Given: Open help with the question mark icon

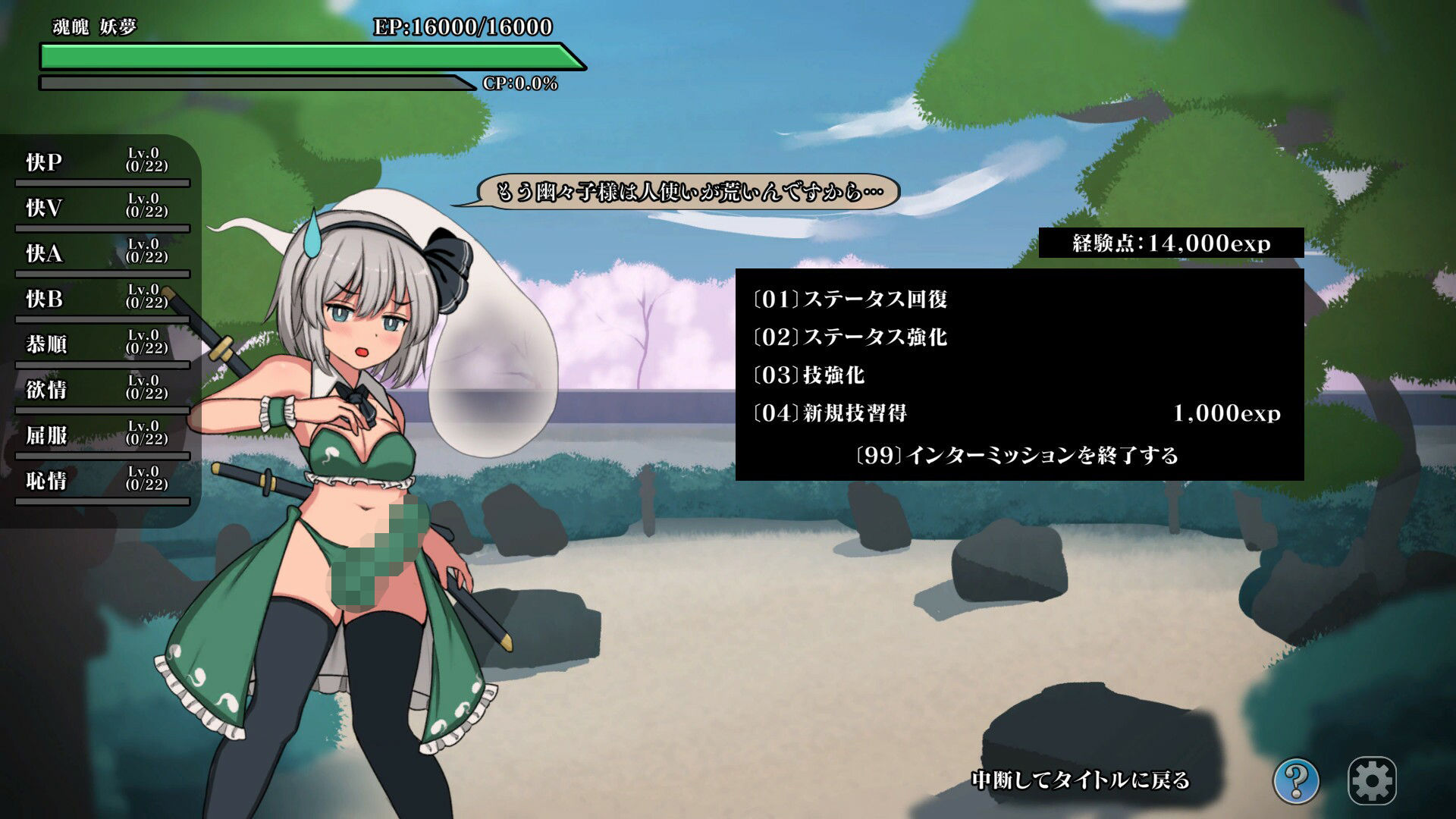Looking at the screenshot, I should (1296, 780).
